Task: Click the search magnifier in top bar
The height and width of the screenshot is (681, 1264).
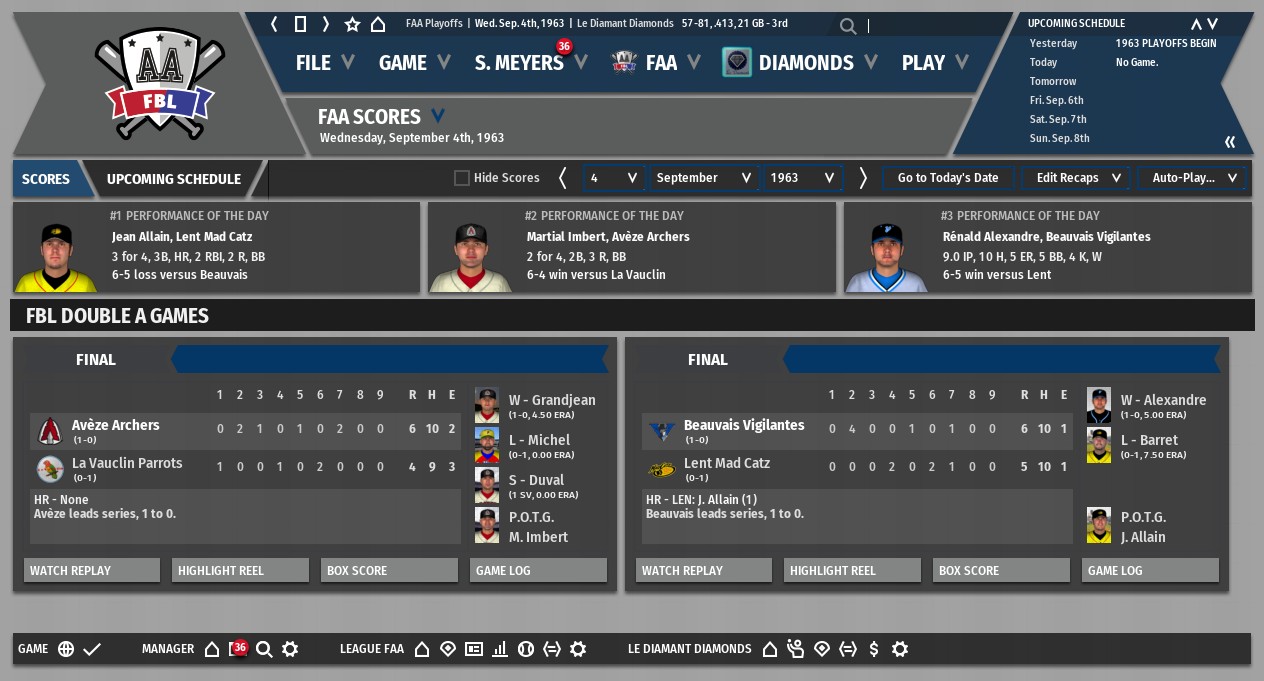Action: [848, 27]
